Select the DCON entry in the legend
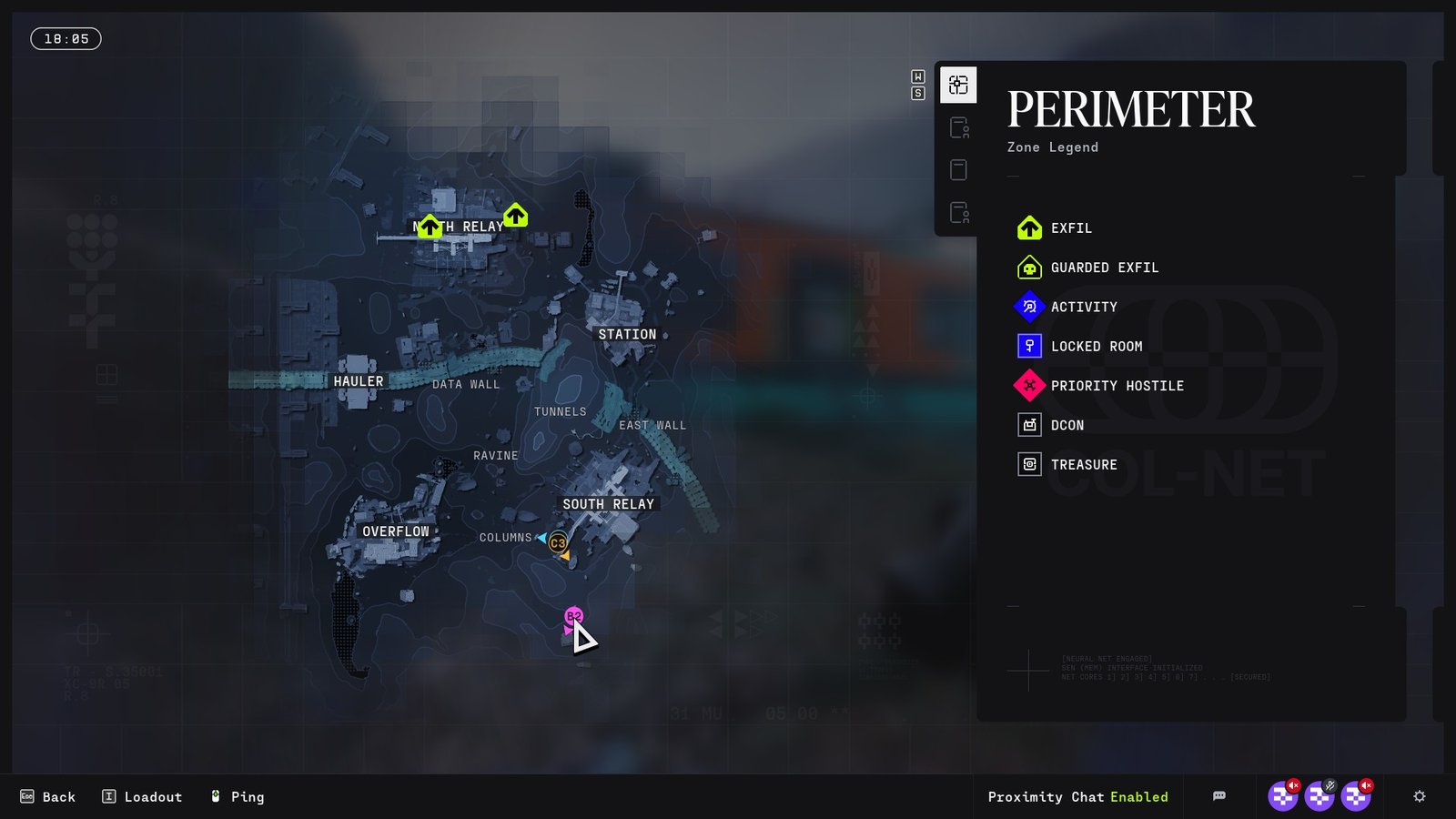Image resolution: width=1456 pixels, height=819 pixels. coord(1029,425)
